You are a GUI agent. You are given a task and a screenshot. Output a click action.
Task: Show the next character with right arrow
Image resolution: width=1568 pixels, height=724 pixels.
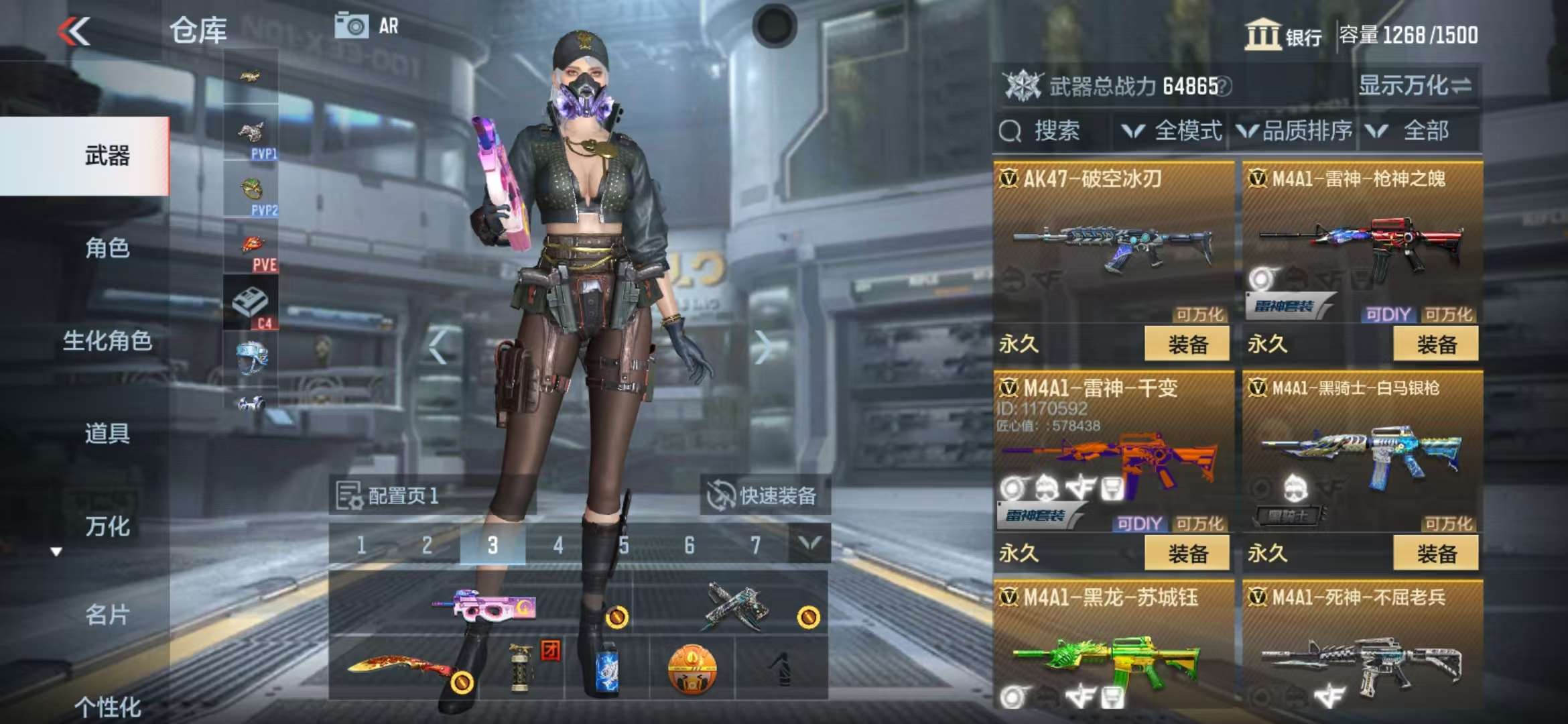click(762, 347)
